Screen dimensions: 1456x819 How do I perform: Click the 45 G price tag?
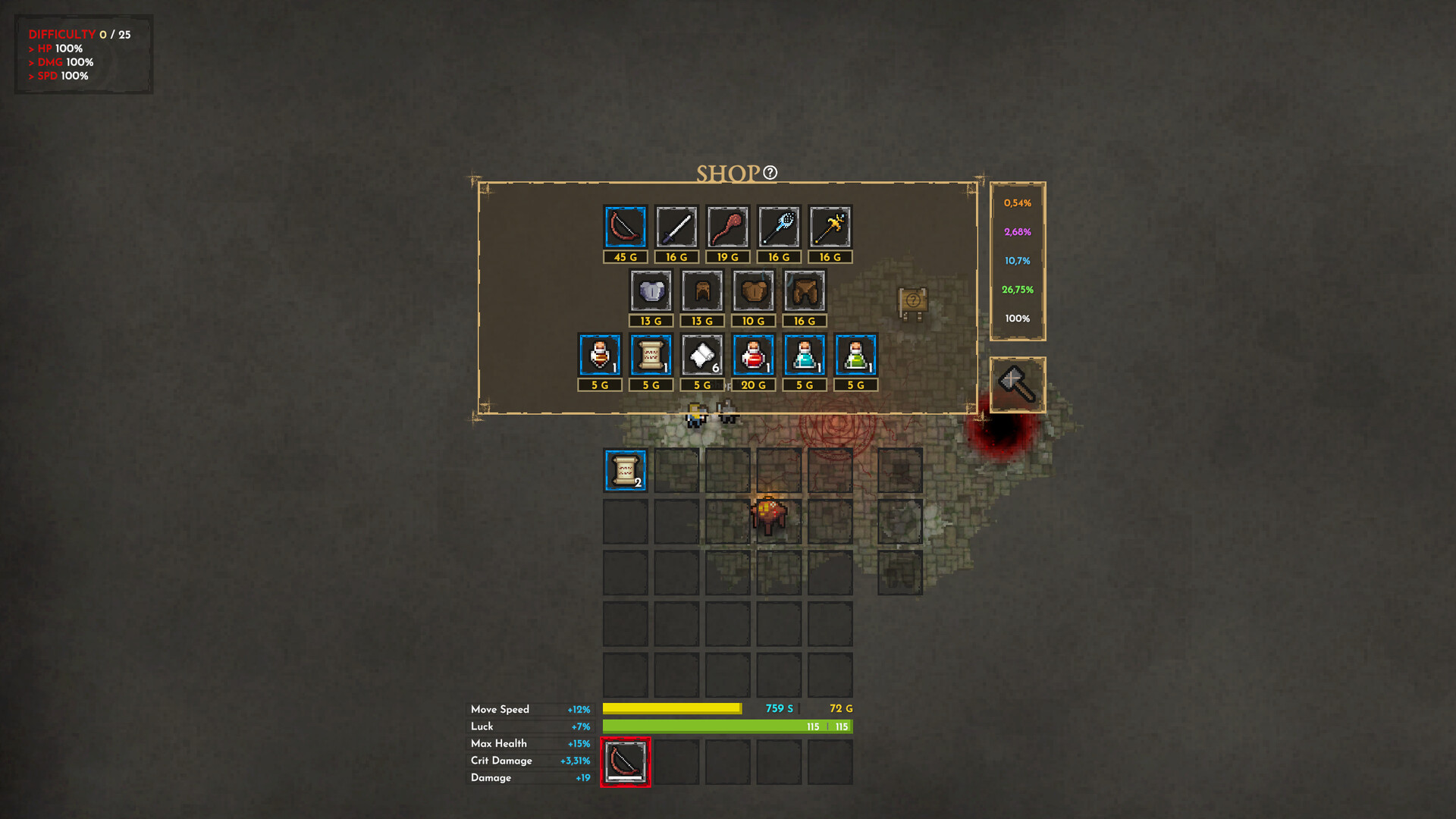[623, 257]
